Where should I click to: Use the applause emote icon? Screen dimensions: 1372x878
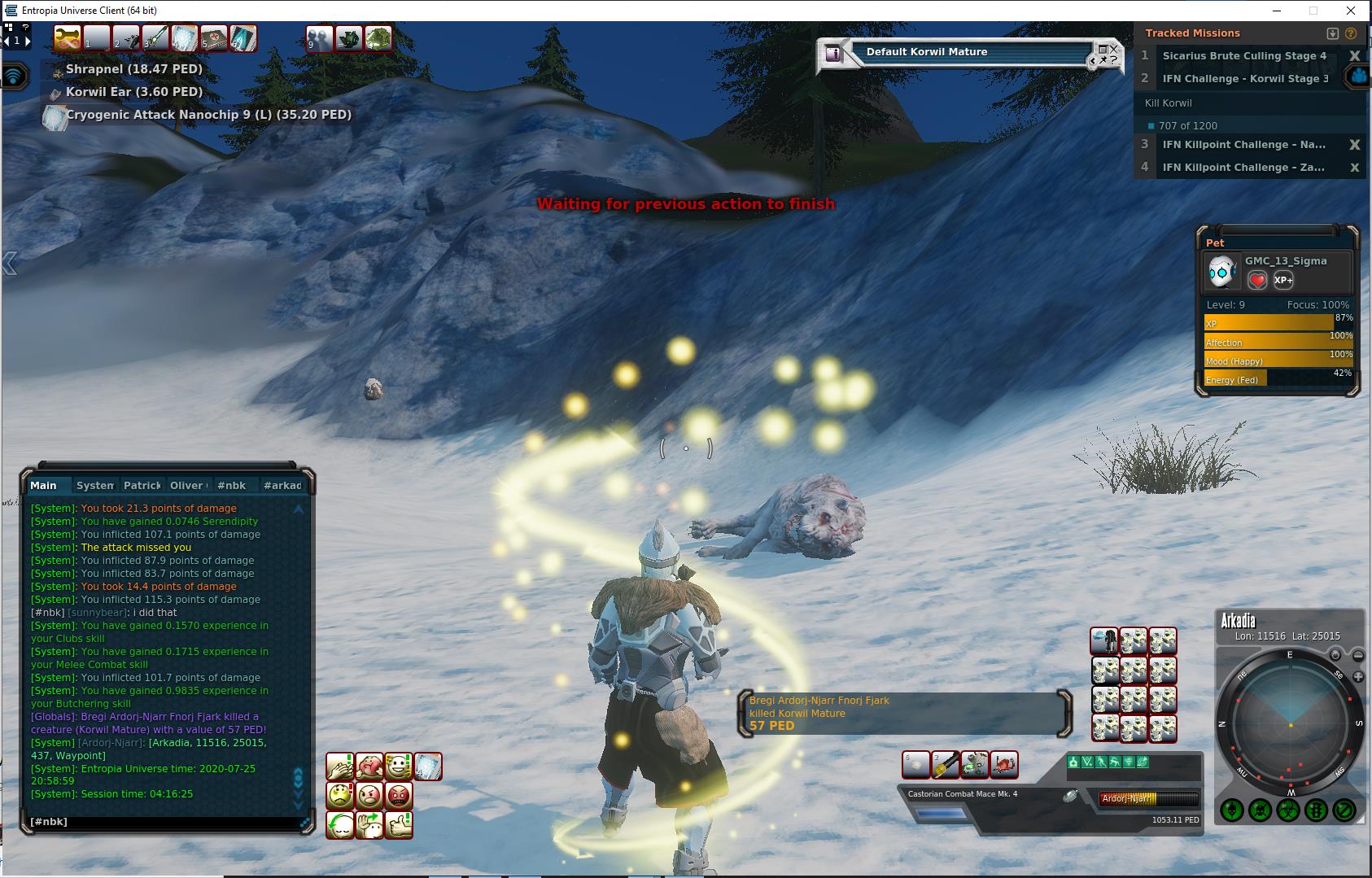339,767
